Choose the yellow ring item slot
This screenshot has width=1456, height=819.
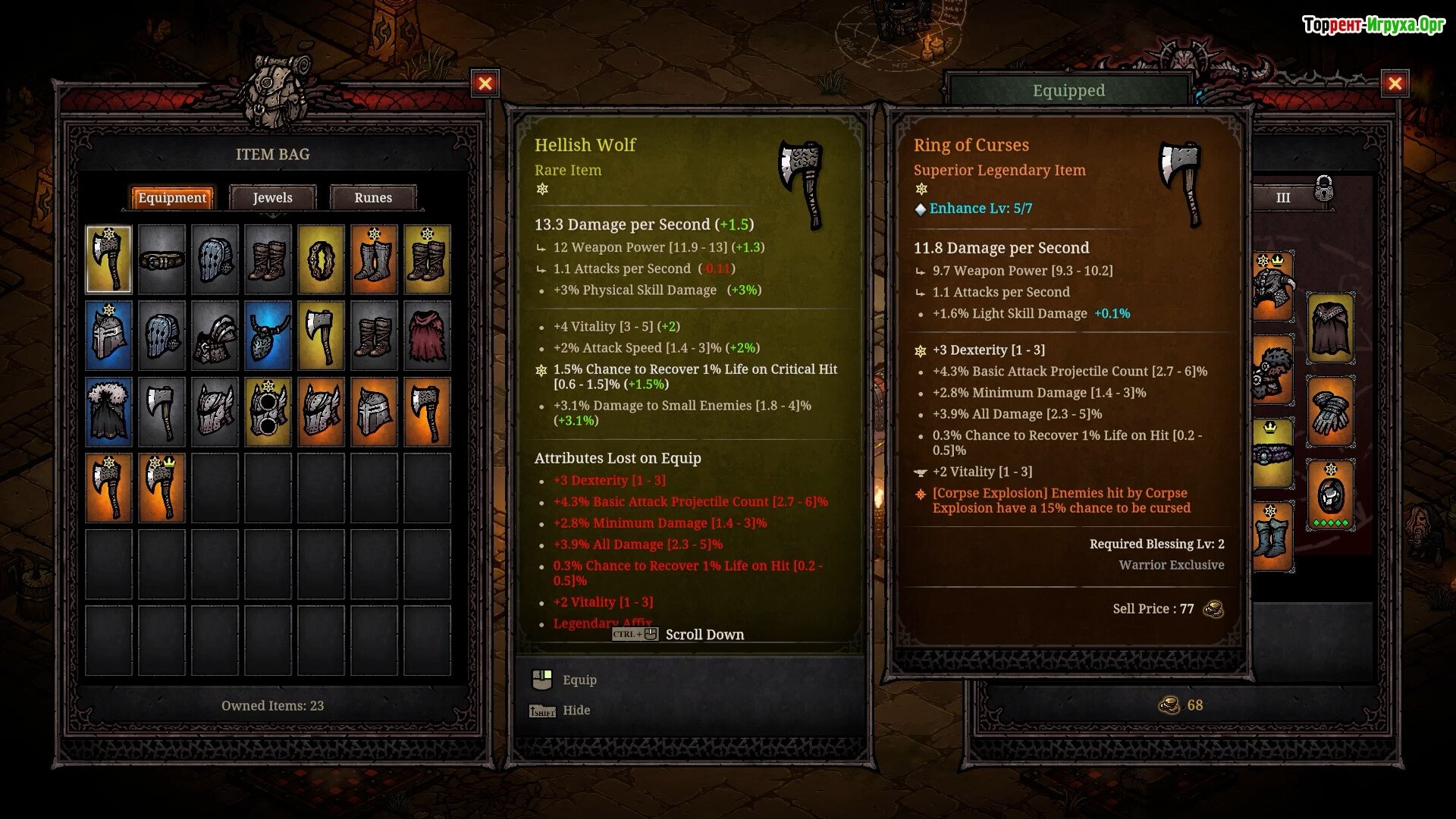pyautogui.click(x=321, y=260)
